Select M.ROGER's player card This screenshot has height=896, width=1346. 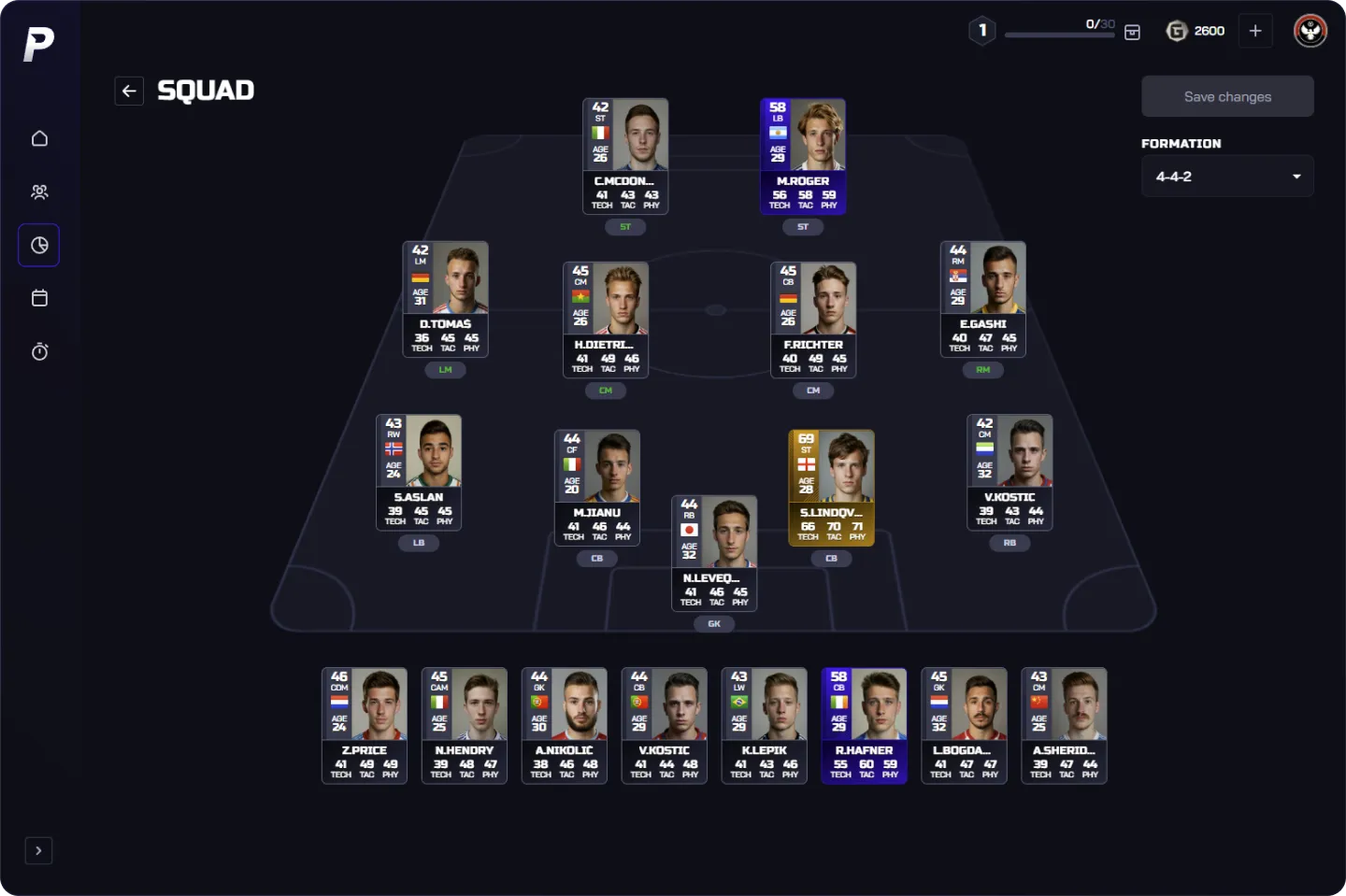[803, 156]
